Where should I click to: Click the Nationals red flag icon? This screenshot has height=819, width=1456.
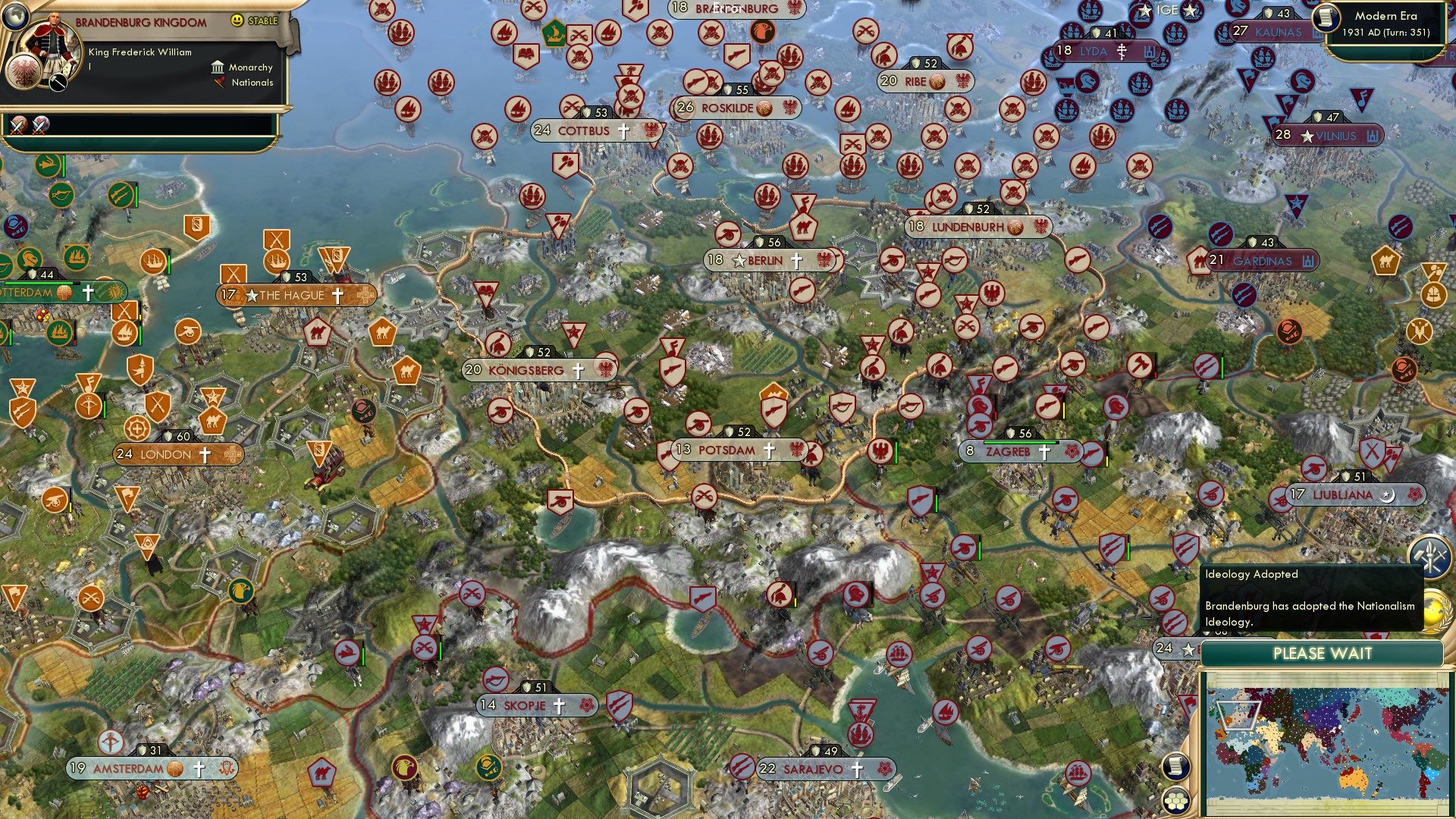221,83
